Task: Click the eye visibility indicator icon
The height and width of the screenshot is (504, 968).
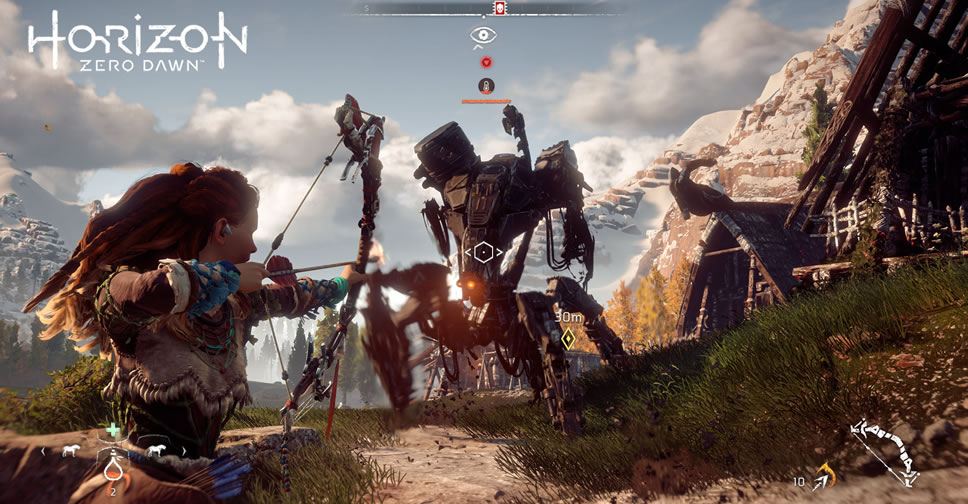Action: (484, 36)
